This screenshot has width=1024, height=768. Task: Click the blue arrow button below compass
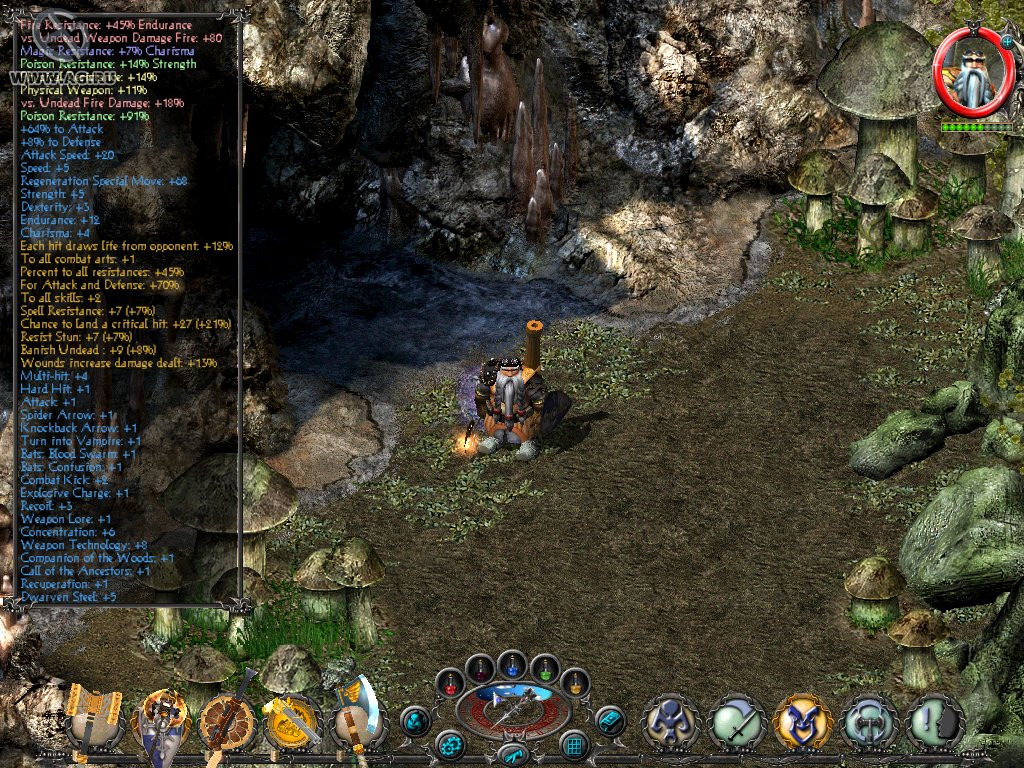pos(512,754)
